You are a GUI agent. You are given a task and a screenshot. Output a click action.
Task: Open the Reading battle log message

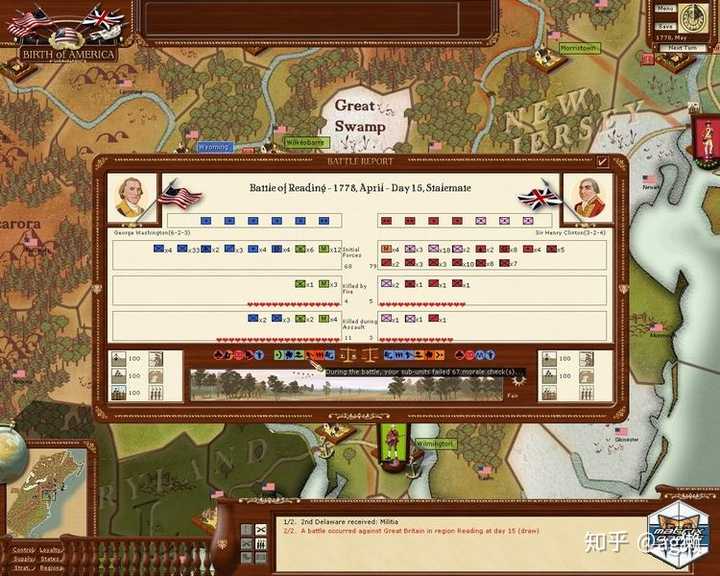click(x=400, y=530)
